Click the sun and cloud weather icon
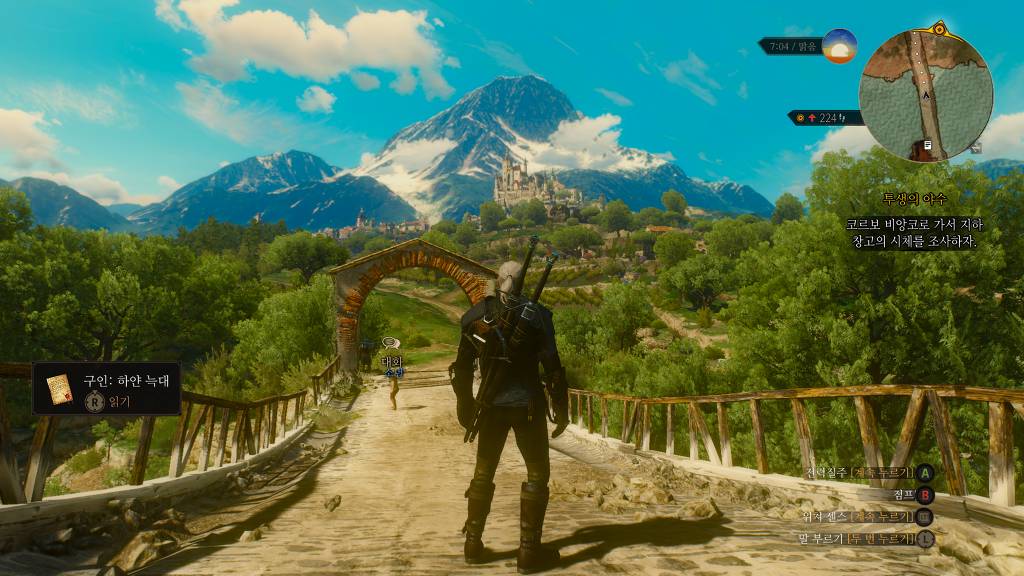The height and width of the screenshot is (576, 1024). point(840,46)
